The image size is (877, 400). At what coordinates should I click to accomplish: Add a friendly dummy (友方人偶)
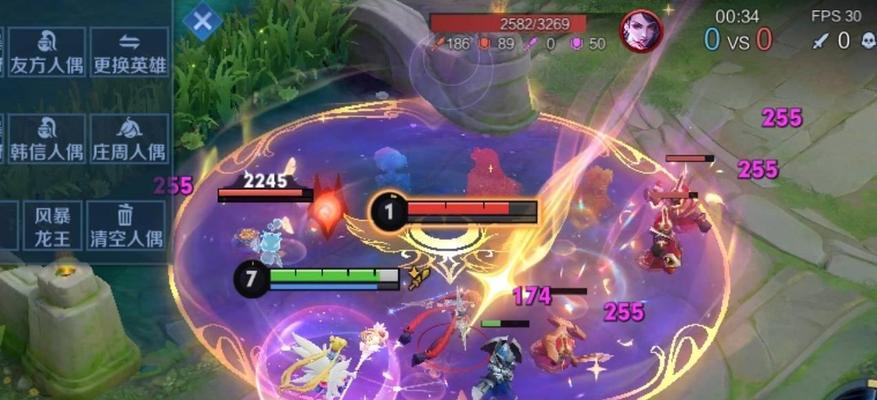click(x=47, y=53)
